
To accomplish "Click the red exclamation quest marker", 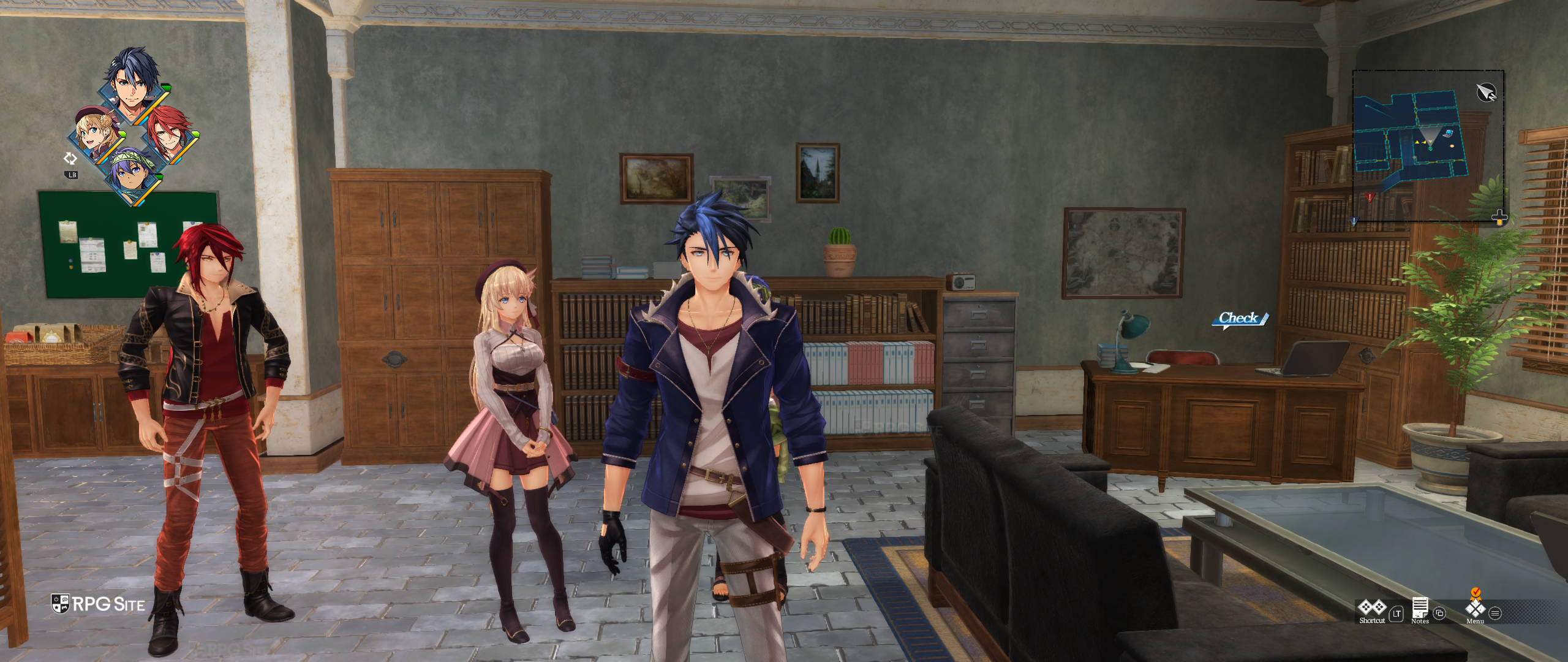I will [x=1370, y=197].
